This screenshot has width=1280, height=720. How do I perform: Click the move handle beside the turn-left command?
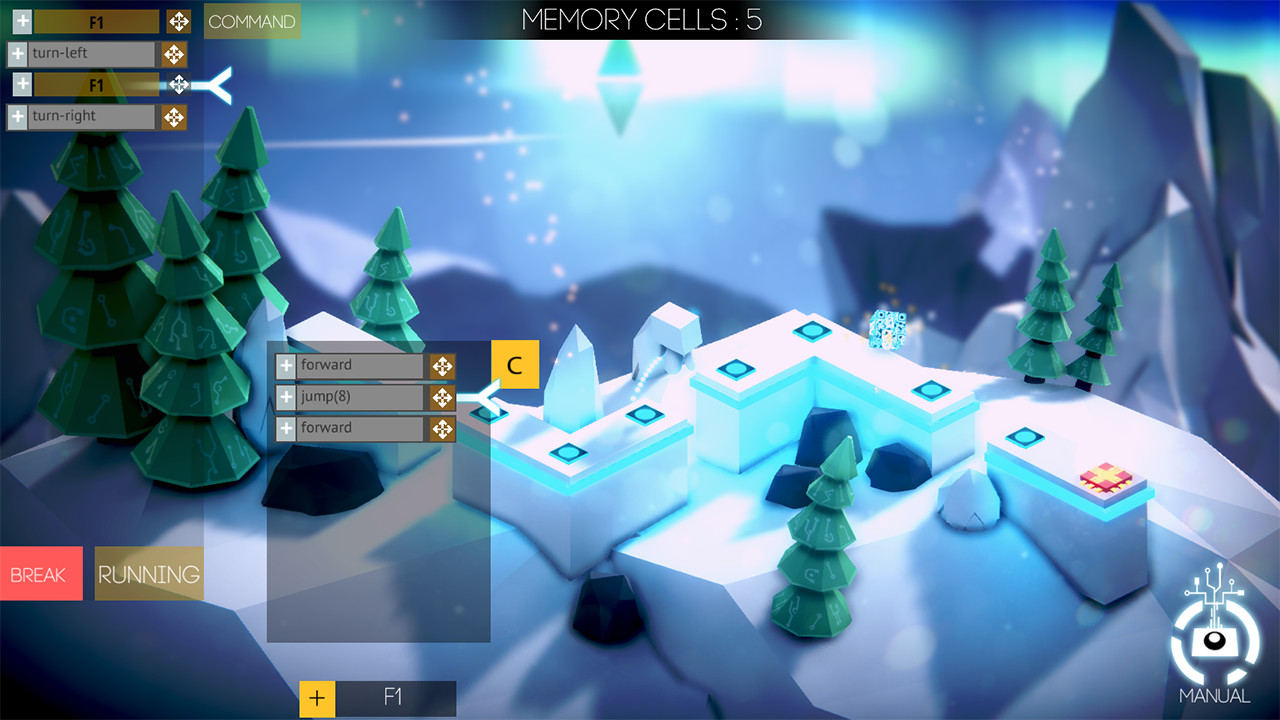tap(173, 53)
